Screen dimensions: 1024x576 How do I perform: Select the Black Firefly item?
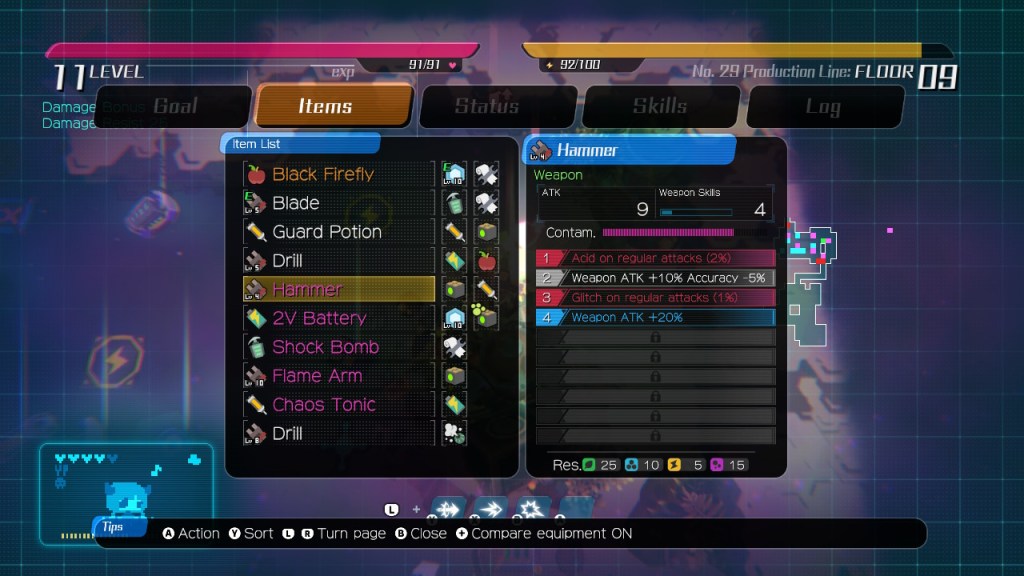click(339, 174)
